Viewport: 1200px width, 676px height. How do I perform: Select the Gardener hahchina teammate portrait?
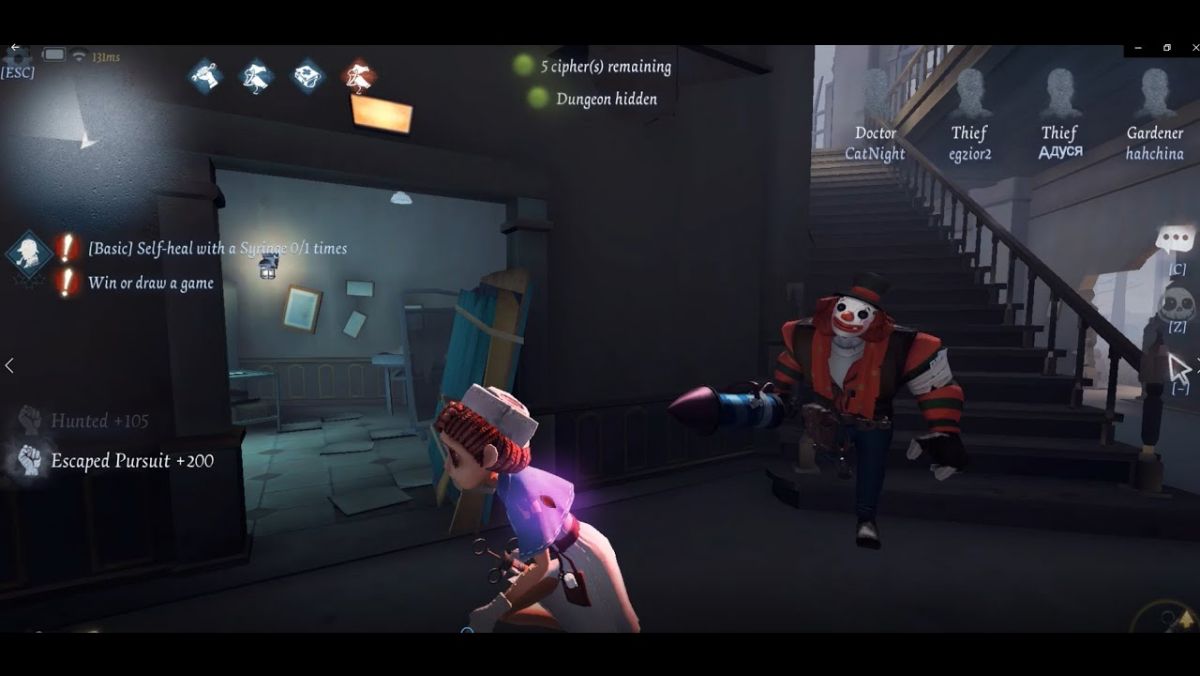[x=1155, y=95]
